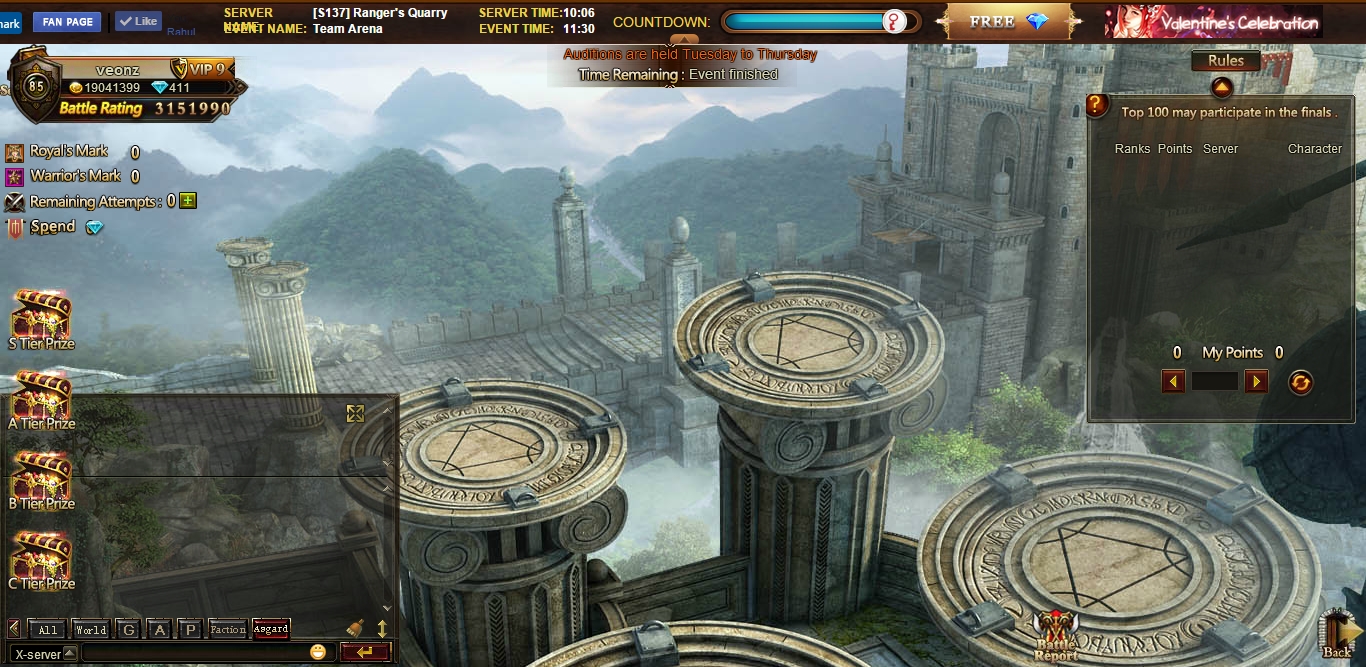The height and width of the screenshot is (667, 1366).
Task: Collapse the ranking panel with the up arrow
Action: [1221, 88]
